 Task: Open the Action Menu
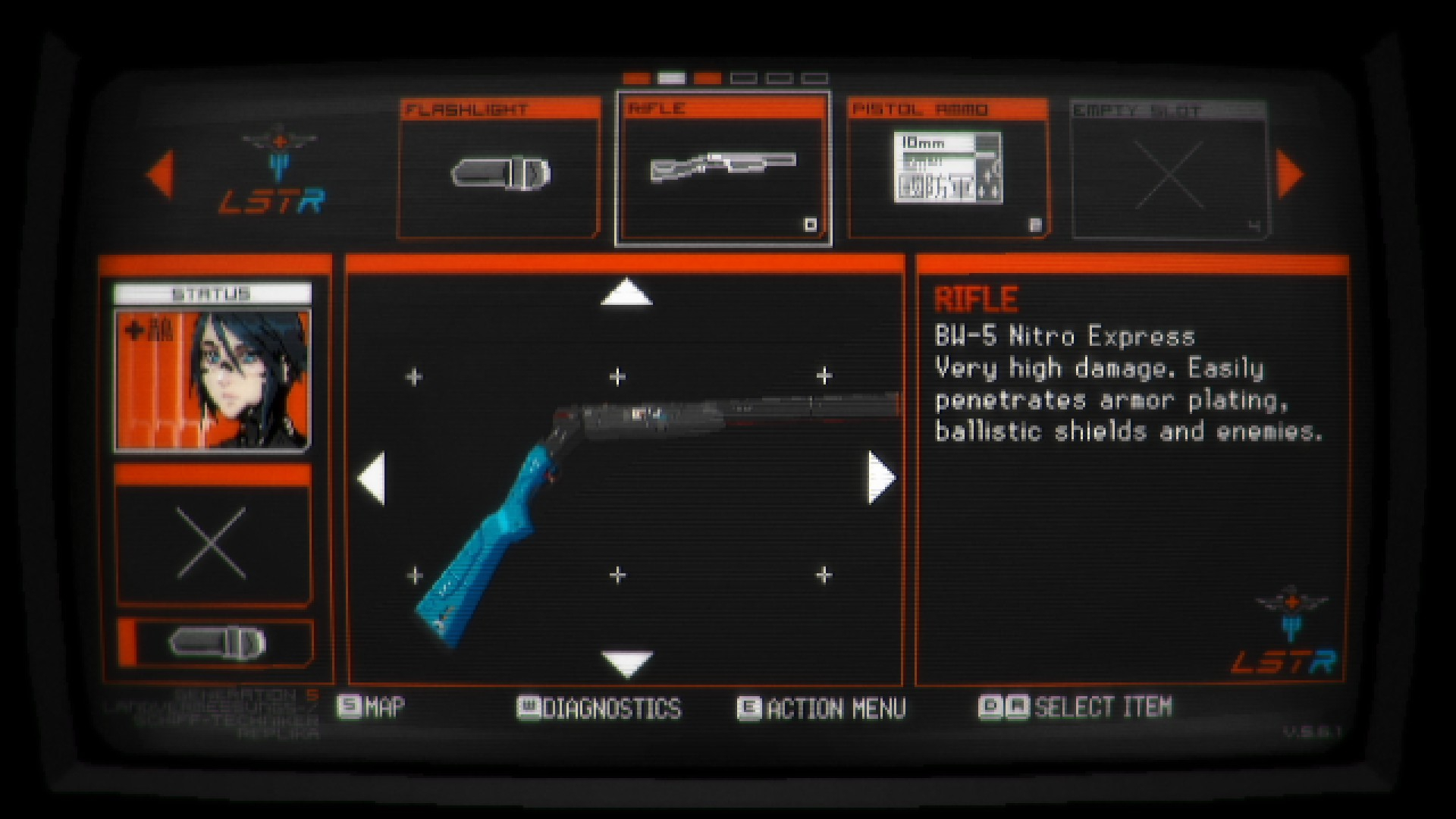click(x=822, y=708)
